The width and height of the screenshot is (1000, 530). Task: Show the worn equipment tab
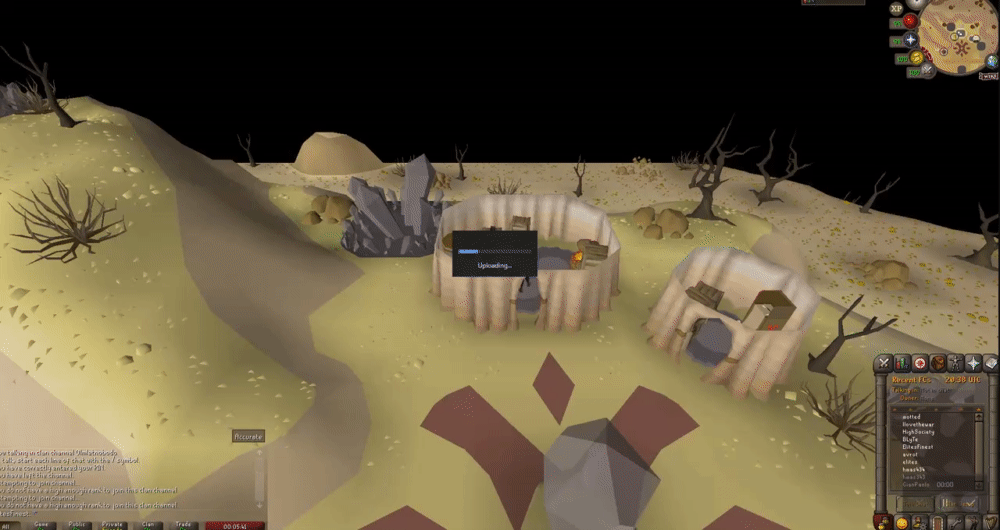[x=954, y=363]
